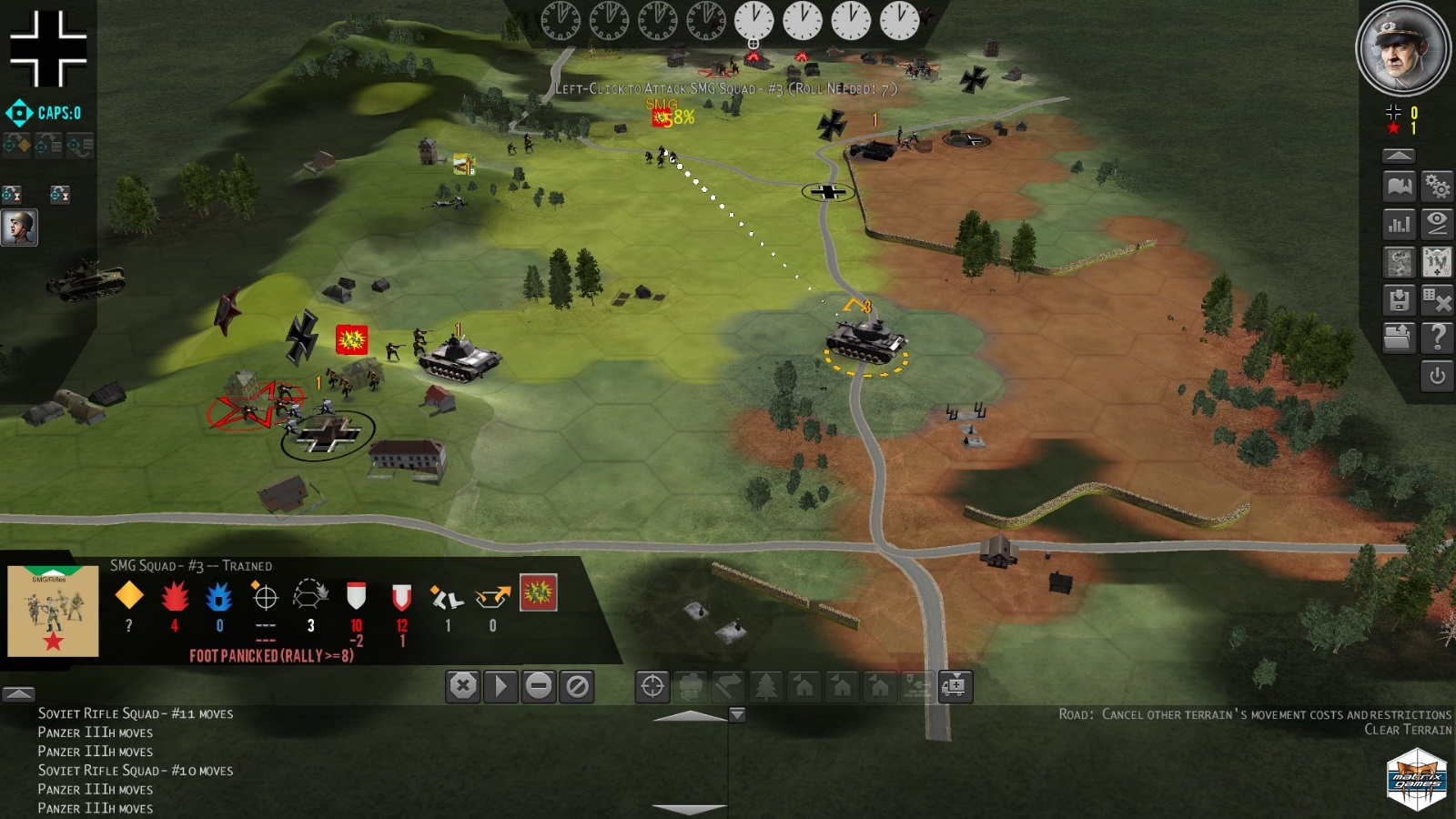The height and width of the screenshot is (819, 1456).
Task: Load a game with the folder button
Action: click(x=1398, y=338)
